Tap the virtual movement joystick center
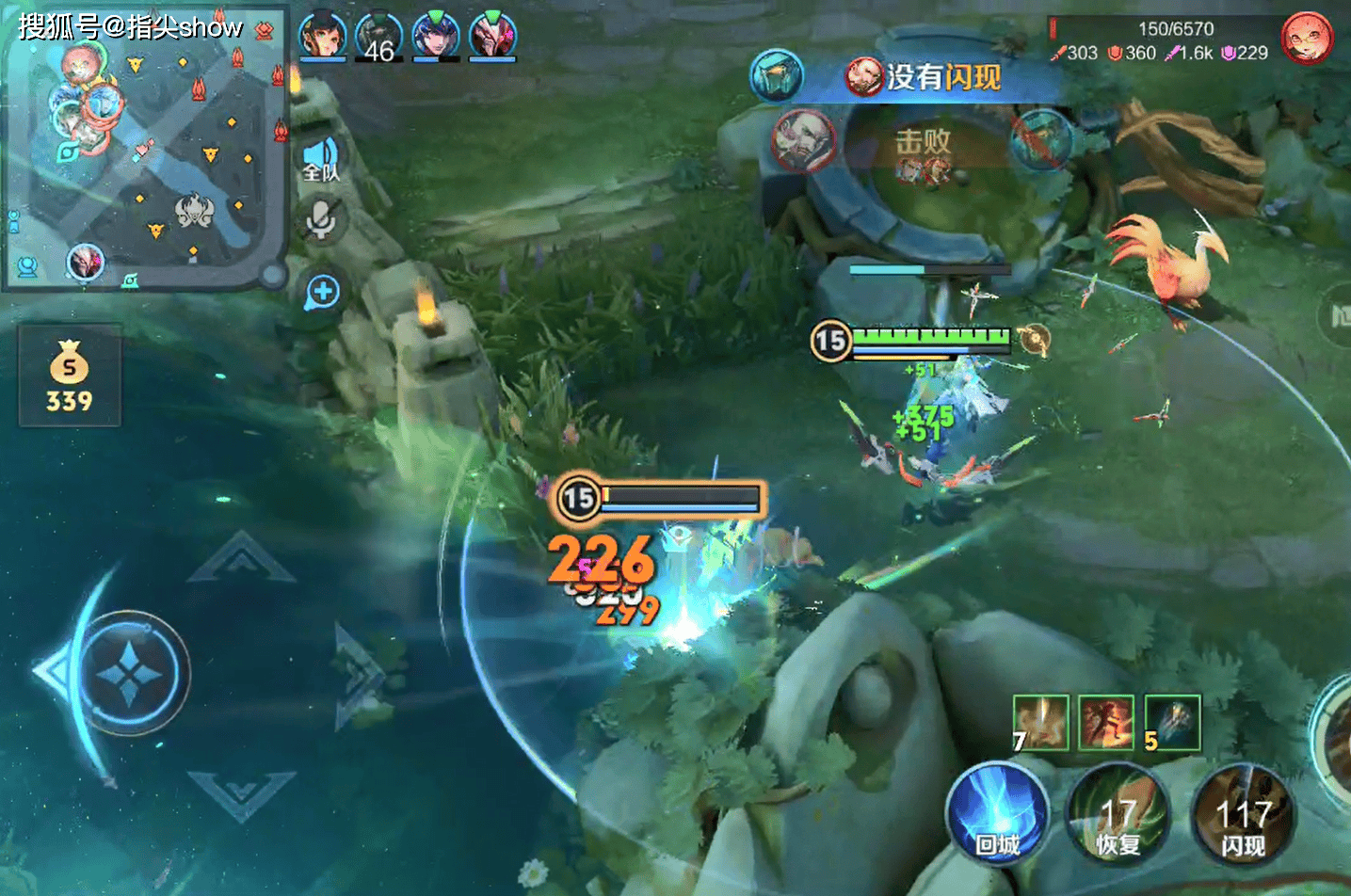This screenshot has width=1351, height=896. pyautogui.click(x=130, y=673)
